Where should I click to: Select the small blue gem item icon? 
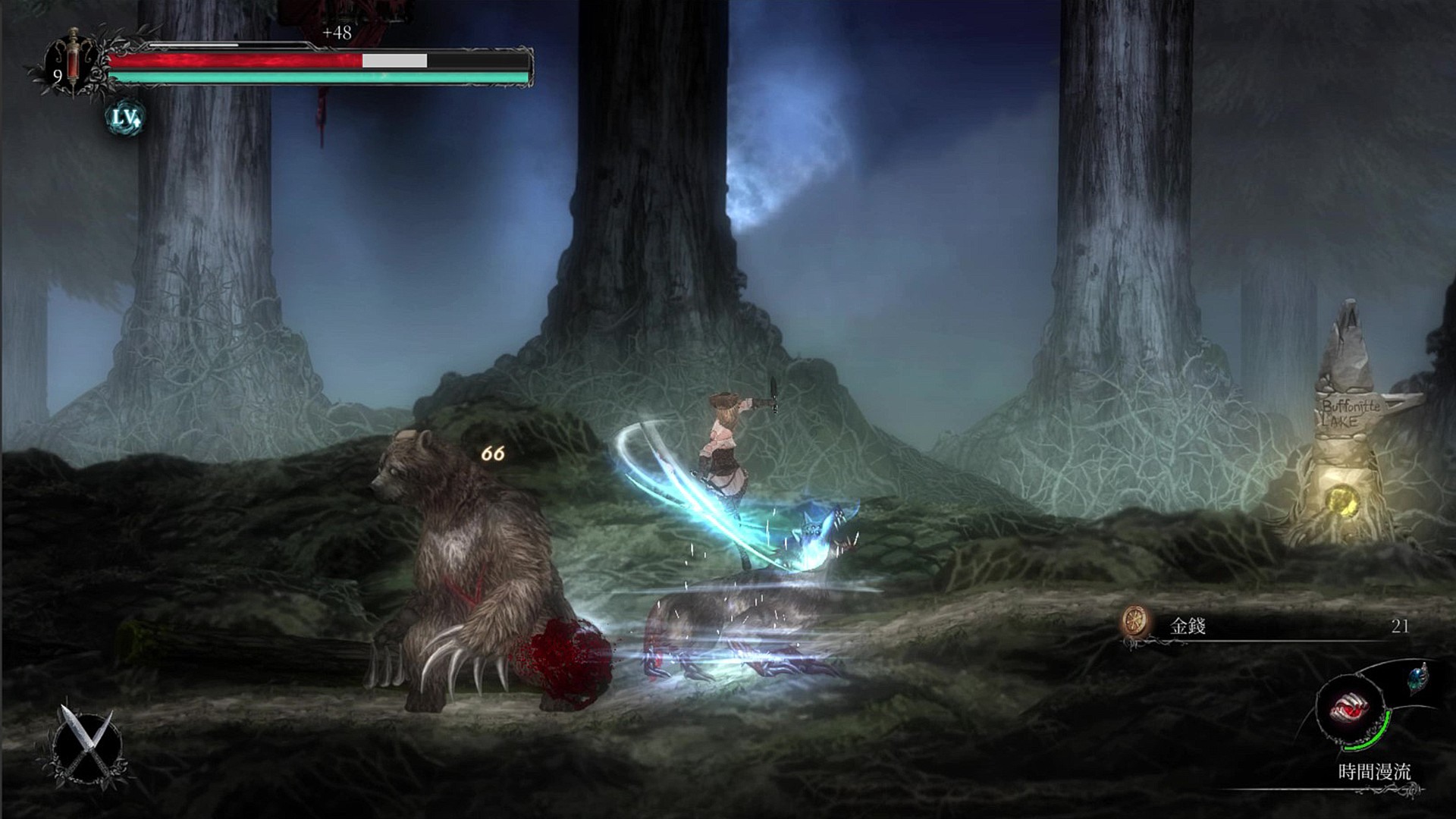click(1418, 677)
